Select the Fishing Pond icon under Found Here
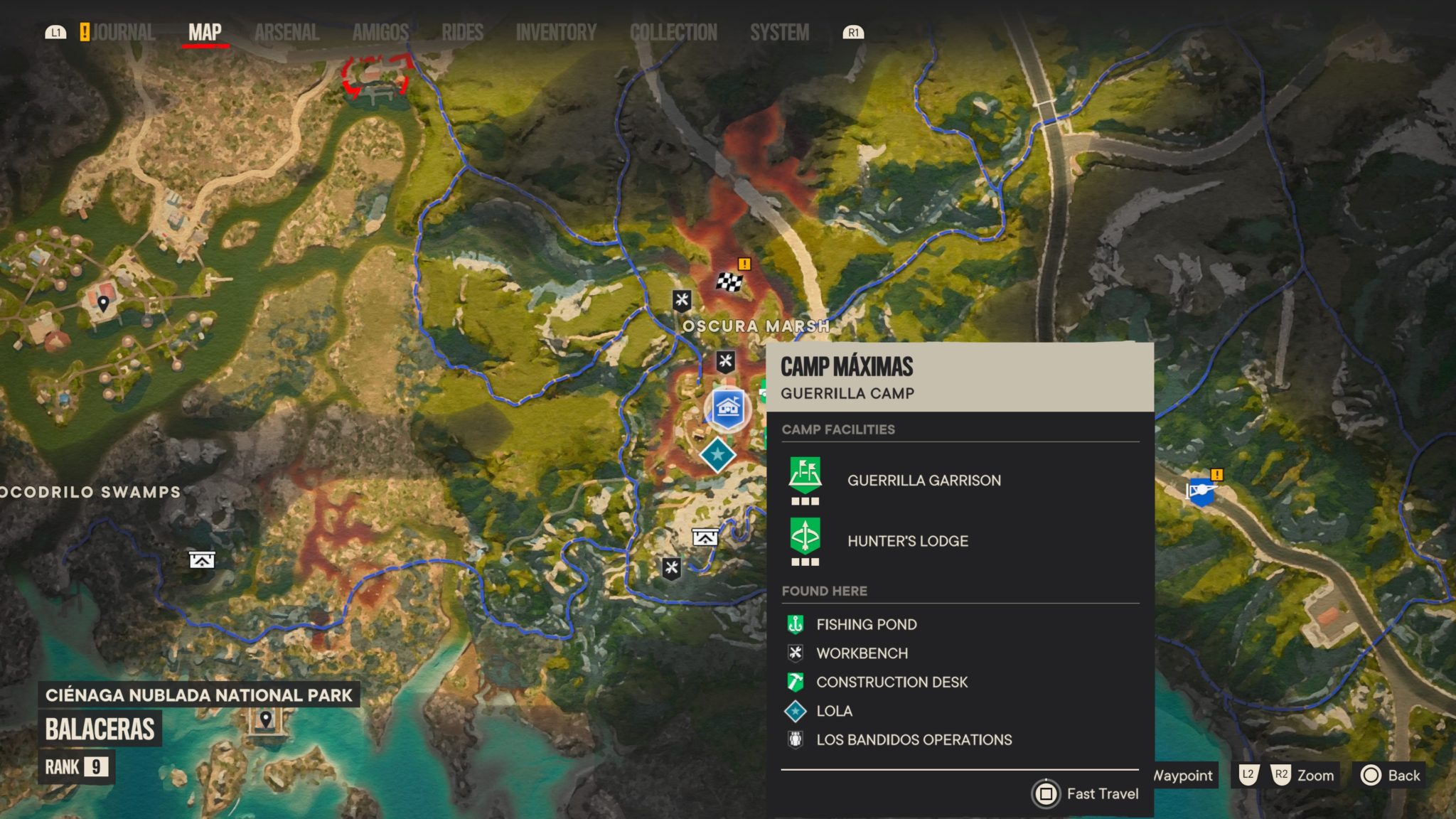The image size is (1456, 819). pyautogui.click(x=794, y=624)
